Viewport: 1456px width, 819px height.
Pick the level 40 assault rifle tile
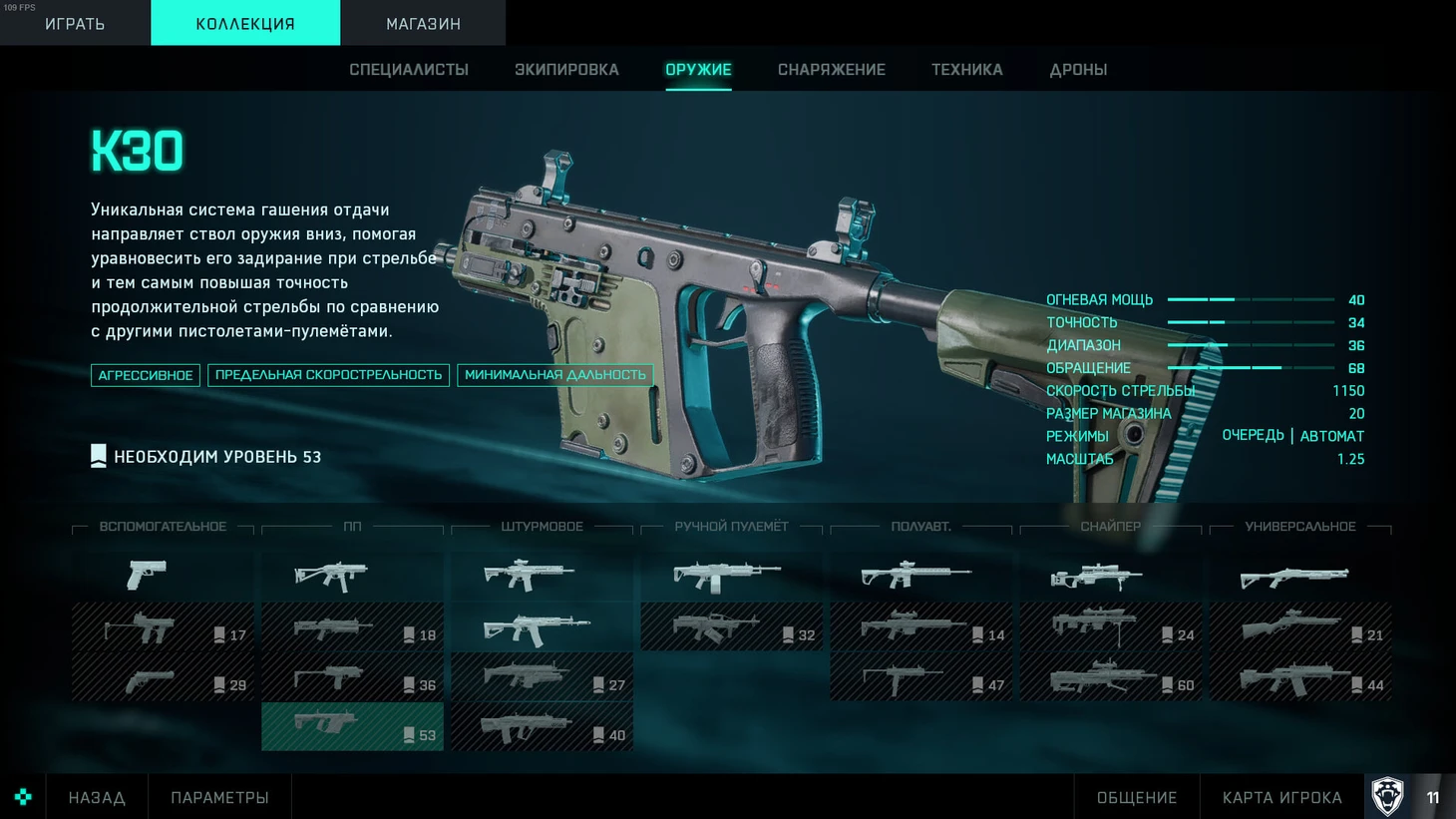pyautogui.click(x=542, y=728)
